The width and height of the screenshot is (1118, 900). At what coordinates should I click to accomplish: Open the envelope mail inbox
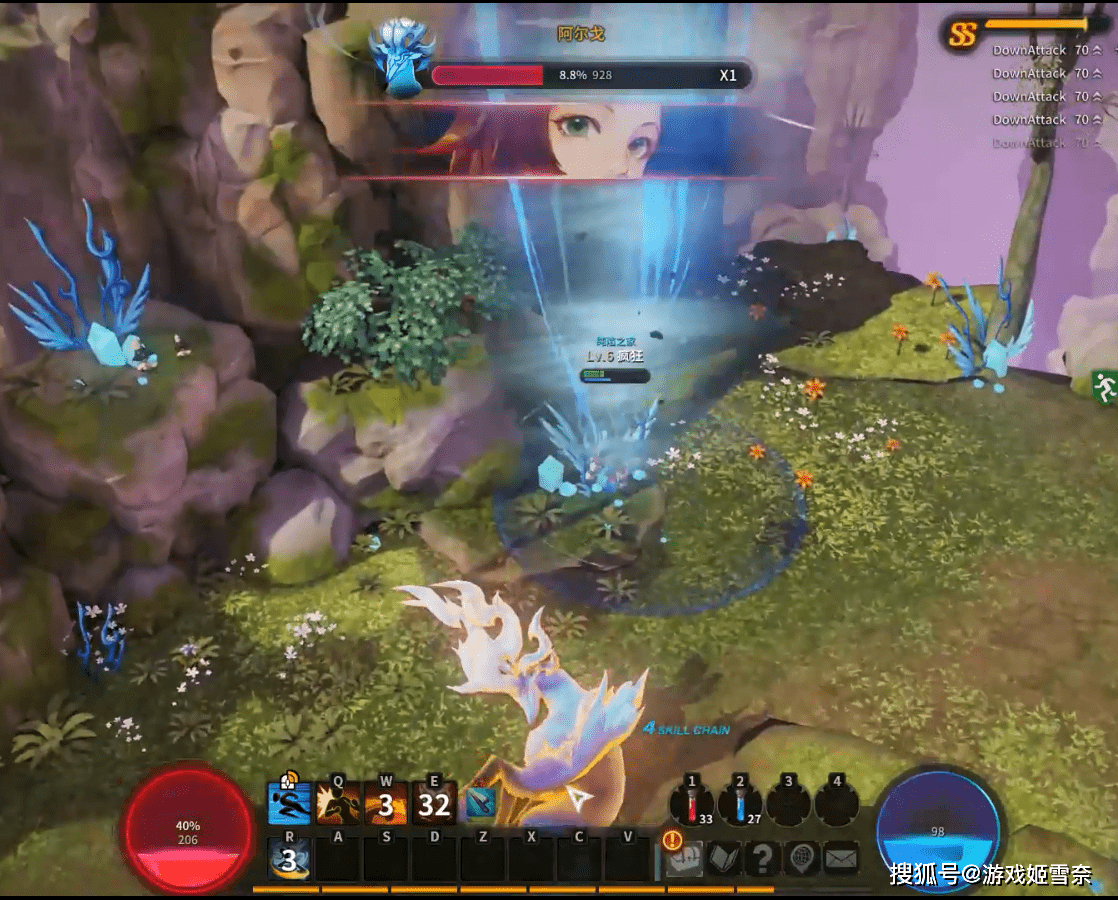(x=841, y=858)
